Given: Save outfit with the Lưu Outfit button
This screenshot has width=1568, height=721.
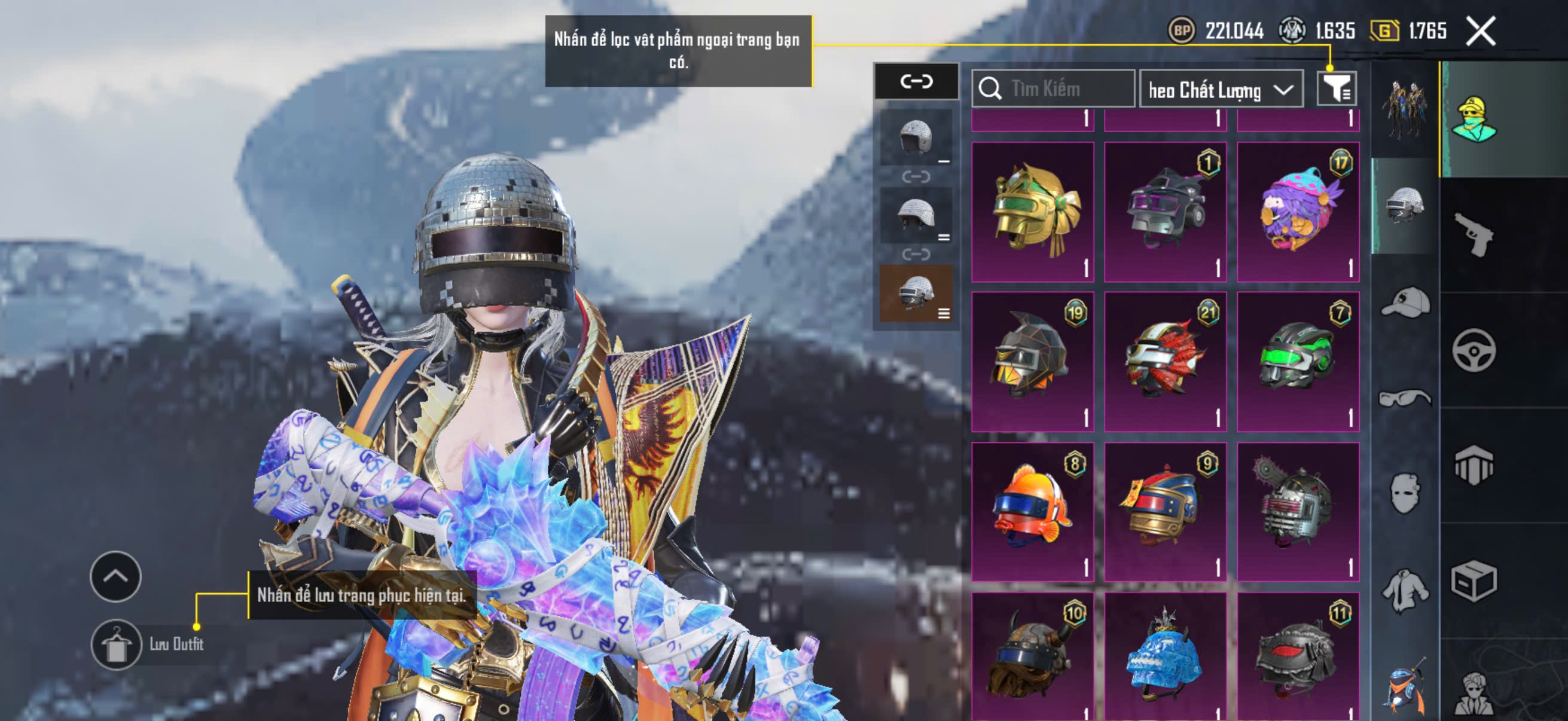Looking at the screenshot, I should click(x=115, y=645).
